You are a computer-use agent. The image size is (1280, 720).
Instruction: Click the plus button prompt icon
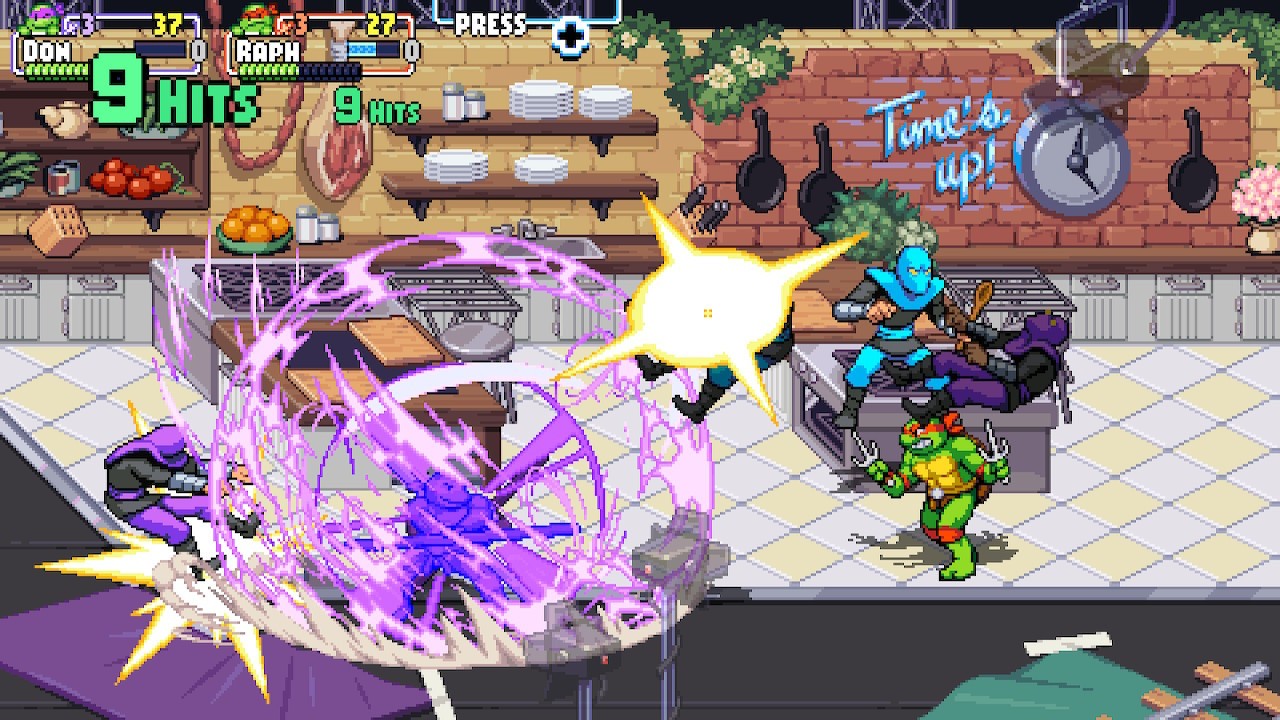[x=568, y=34]
